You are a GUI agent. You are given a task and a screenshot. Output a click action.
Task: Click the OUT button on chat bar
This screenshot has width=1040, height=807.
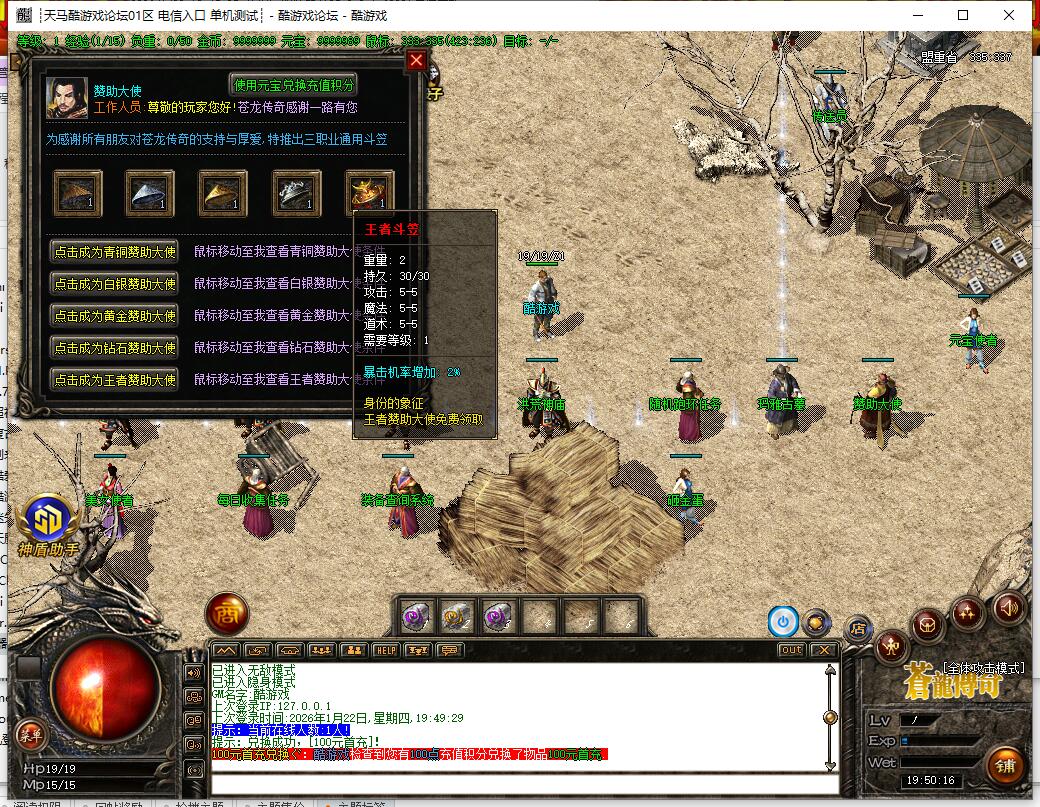(x=791, y=650)
